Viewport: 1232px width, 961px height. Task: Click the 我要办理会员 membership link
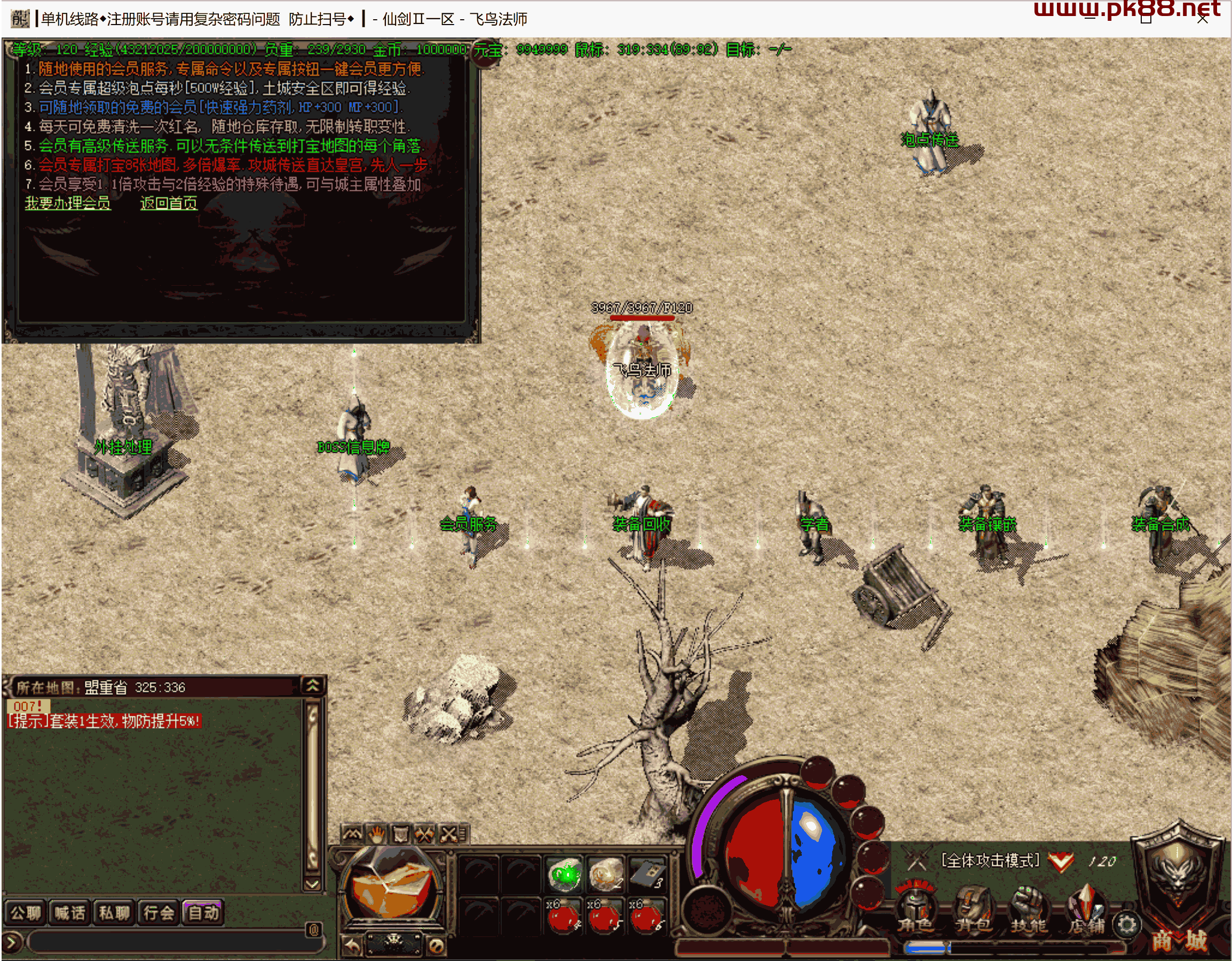click(68, 203)
